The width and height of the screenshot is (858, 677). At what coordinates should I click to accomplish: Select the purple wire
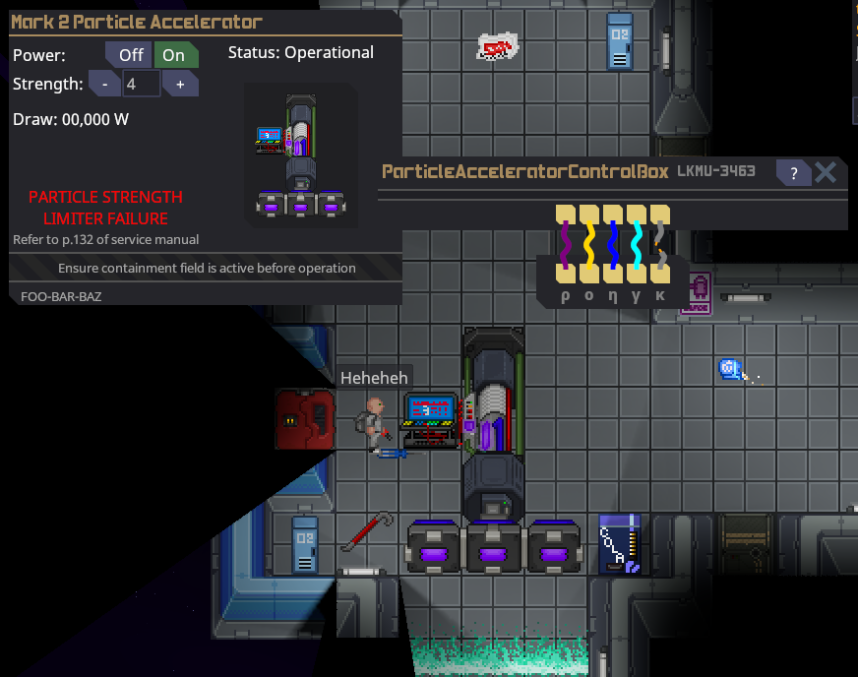(565, 246)
